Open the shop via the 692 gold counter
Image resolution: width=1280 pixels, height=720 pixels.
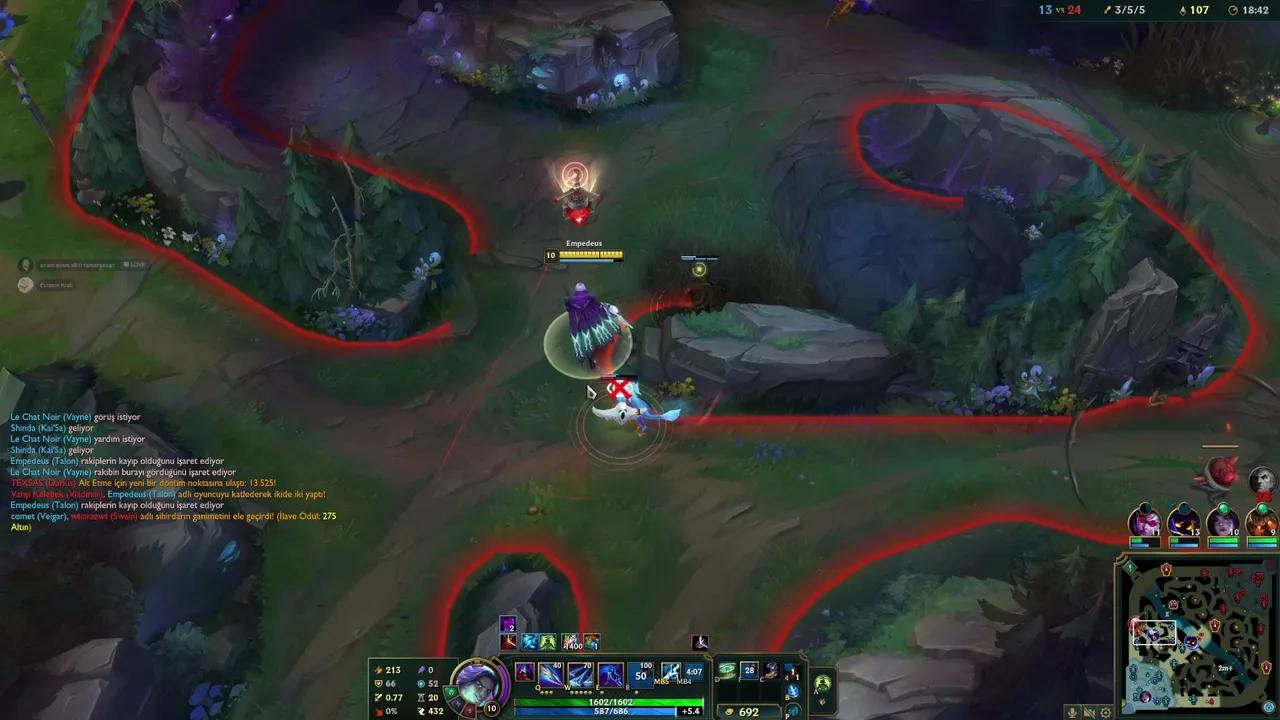coord(749,711)
